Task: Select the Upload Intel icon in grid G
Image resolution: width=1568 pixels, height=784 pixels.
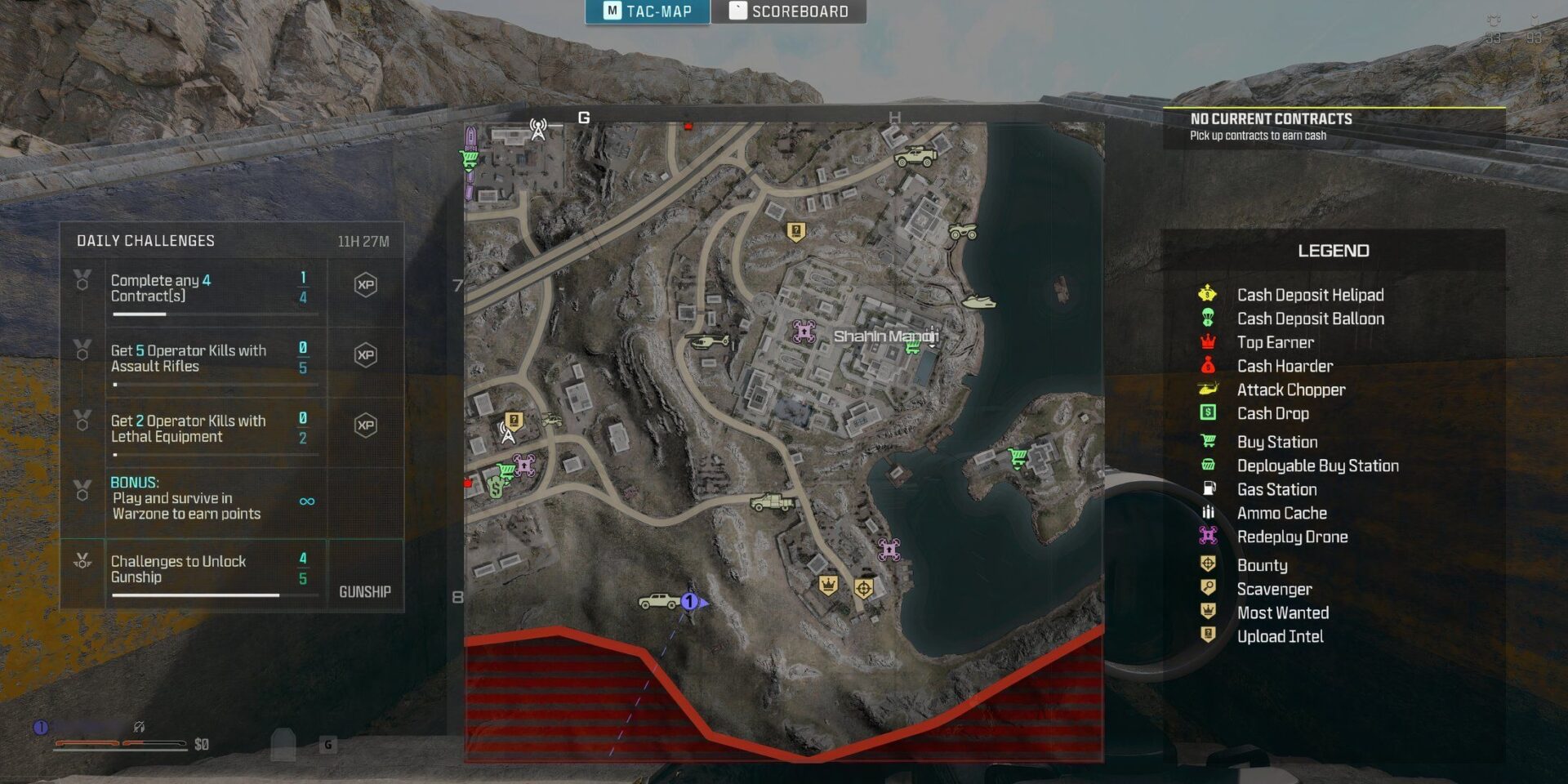Action: coord(513,421)
